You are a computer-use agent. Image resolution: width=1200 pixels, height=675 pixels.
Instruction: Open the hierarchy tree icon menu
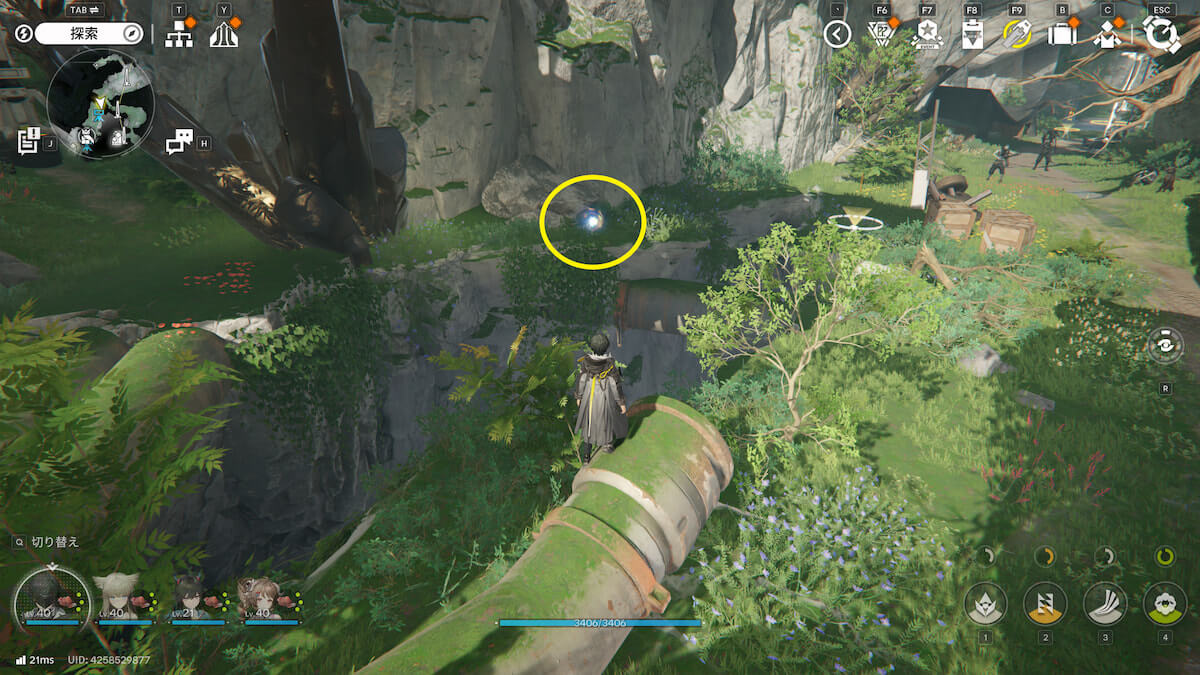[179, 34]
